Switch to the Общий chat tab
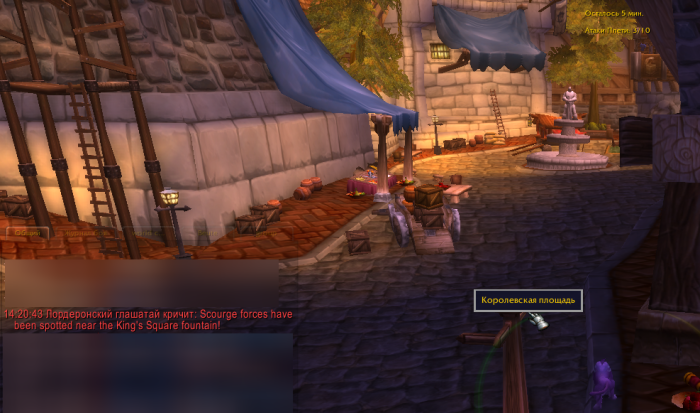700x413 pixels. 25,232
